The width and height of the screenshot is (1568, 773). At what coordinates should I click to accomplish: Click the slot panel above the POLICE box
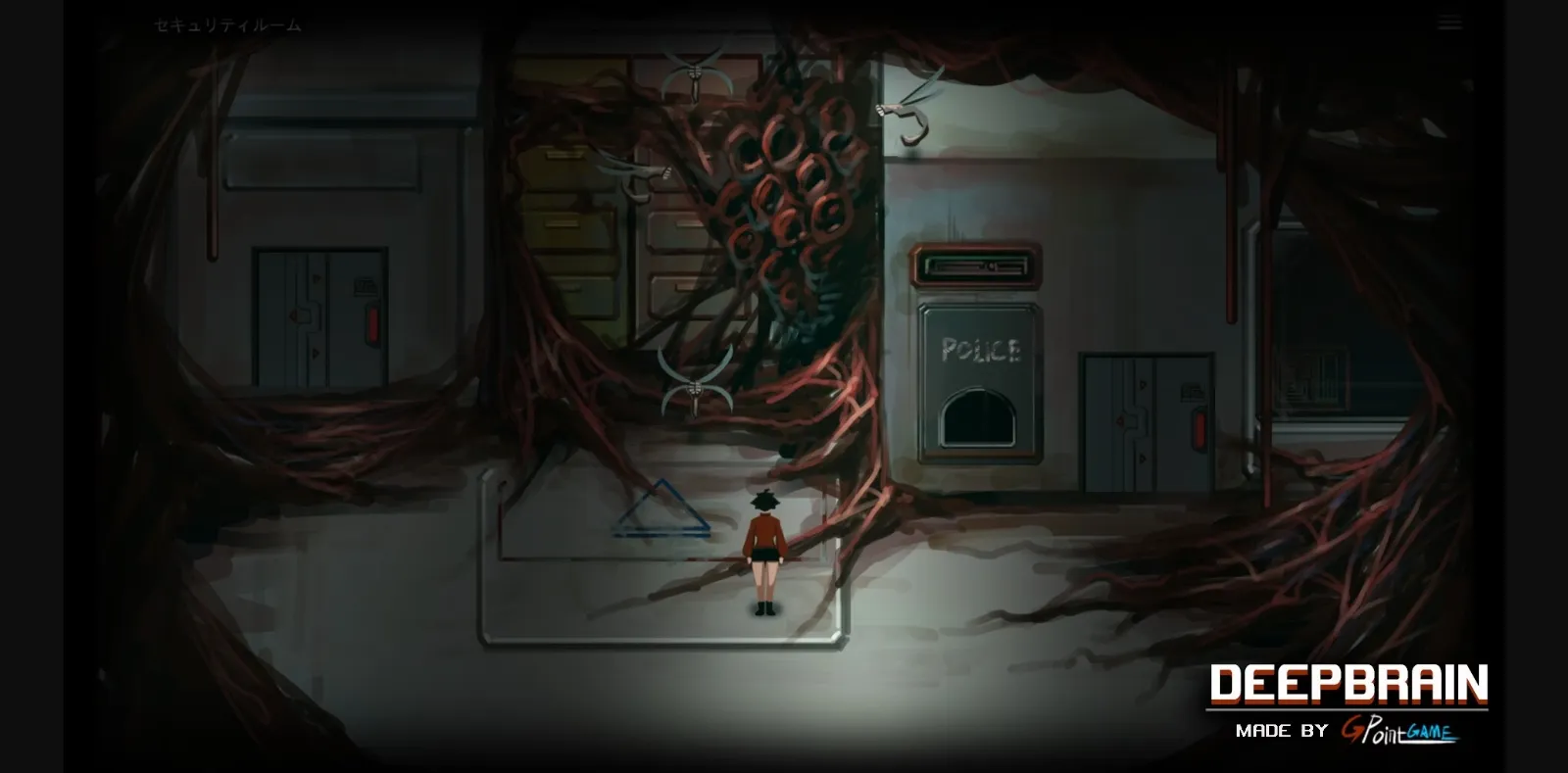pyautogui.click(x=973, y=265)
